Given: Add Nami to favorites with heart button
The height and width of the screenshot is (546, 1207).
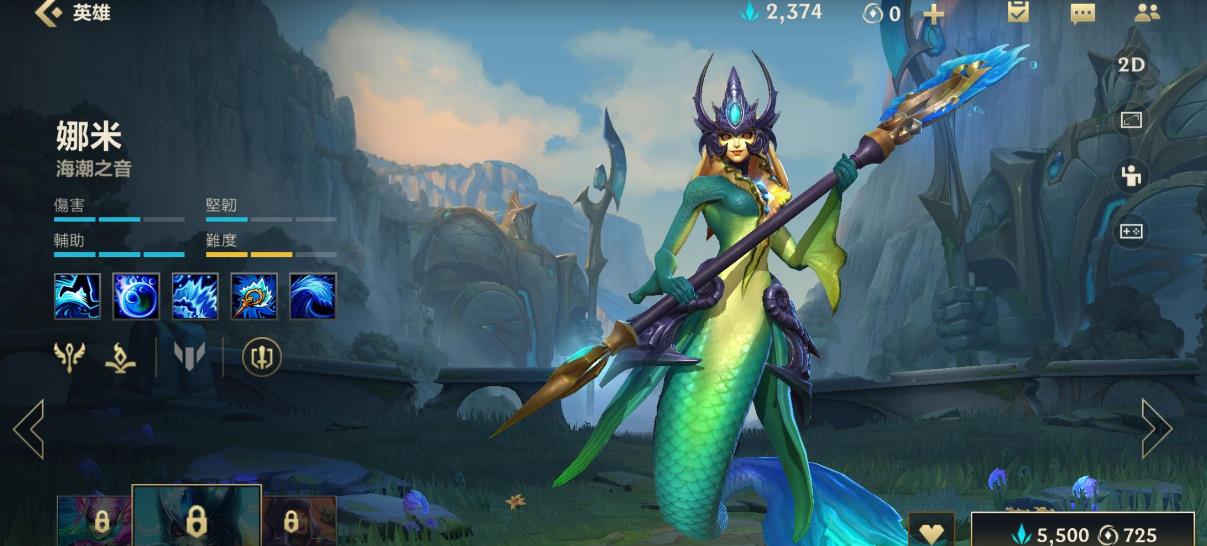Looking at the screenshot, I should coord(931,531).
